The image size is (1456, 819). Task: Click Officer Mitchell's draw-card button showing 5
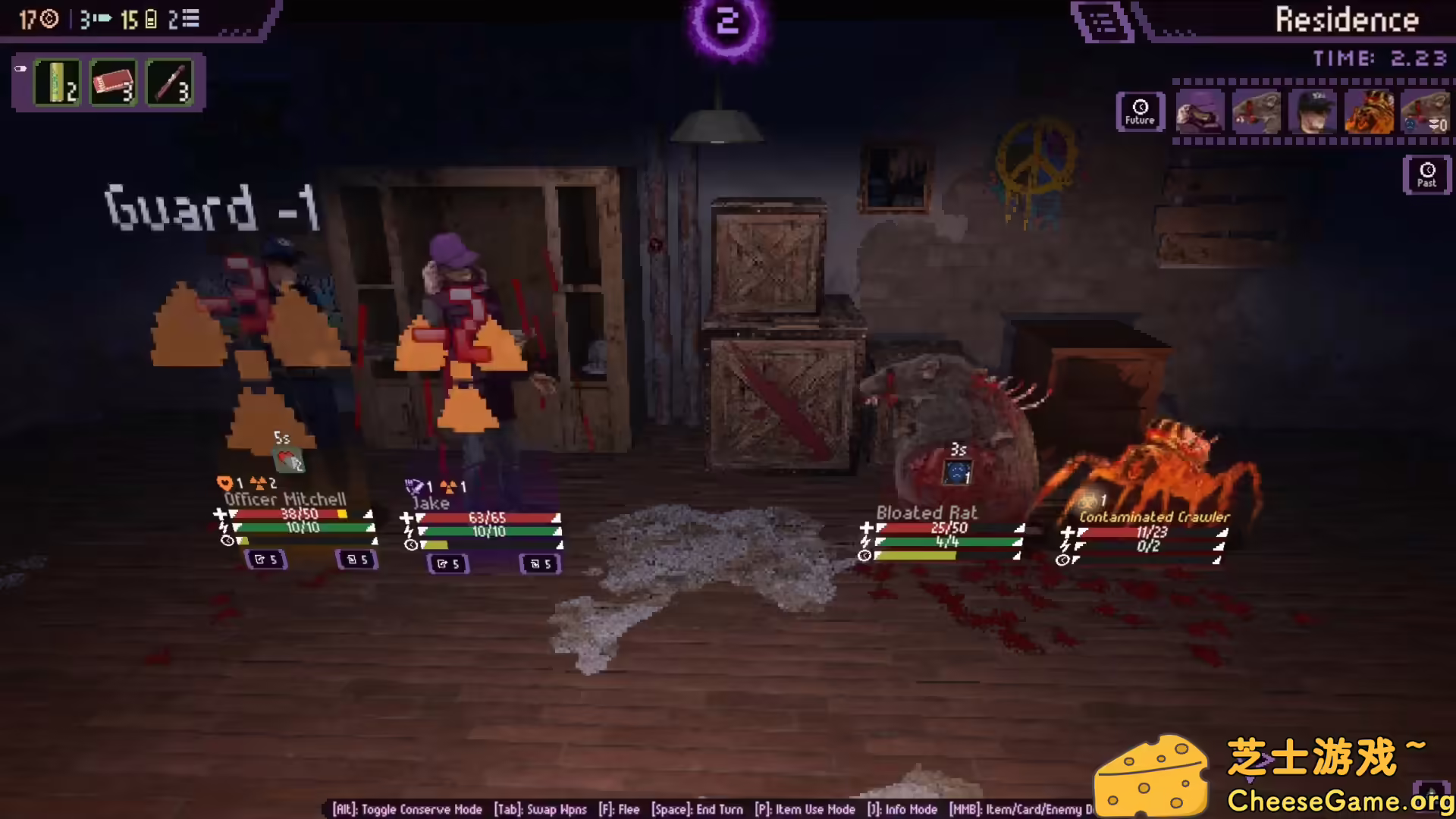point(265,560)
